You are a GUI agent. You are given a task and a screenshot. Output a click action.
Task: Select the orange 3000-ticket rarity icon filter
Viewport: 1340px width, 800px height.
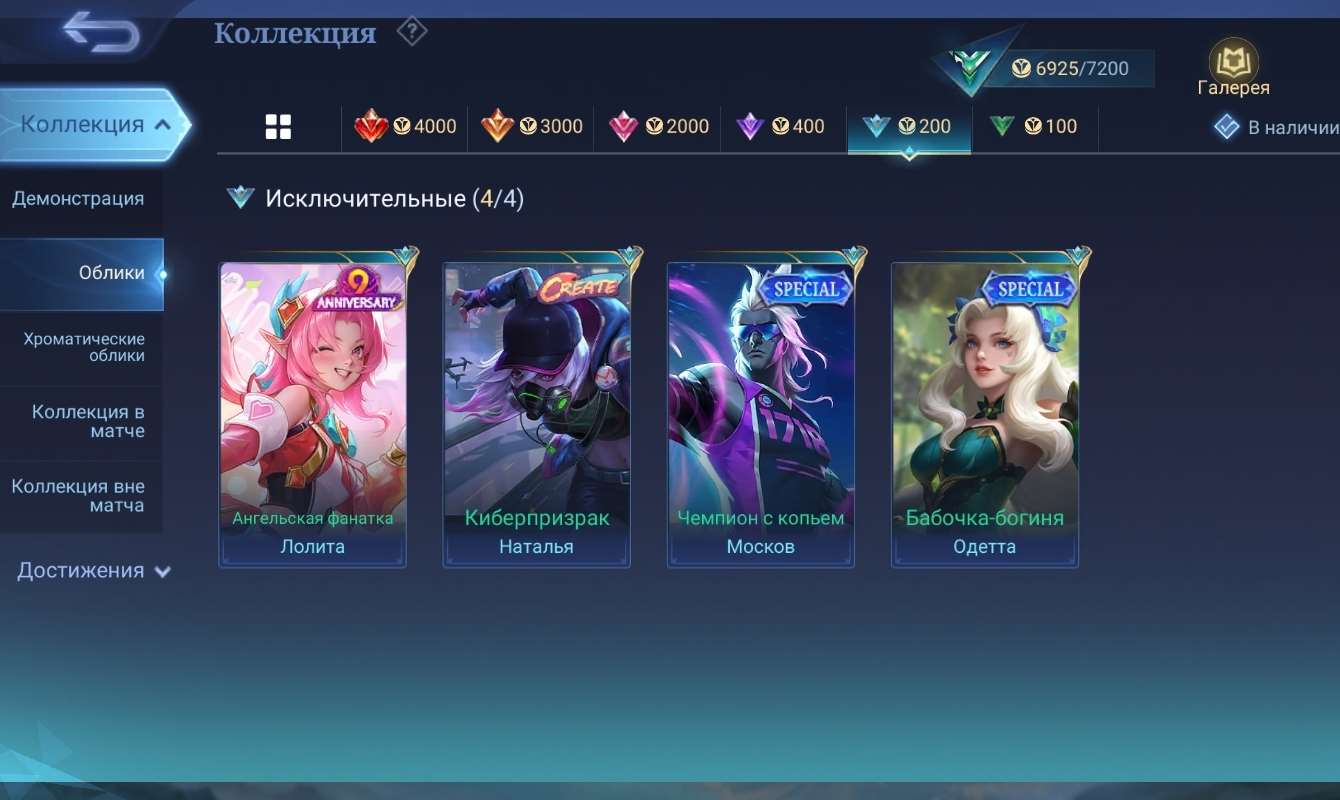click(531, 126)
